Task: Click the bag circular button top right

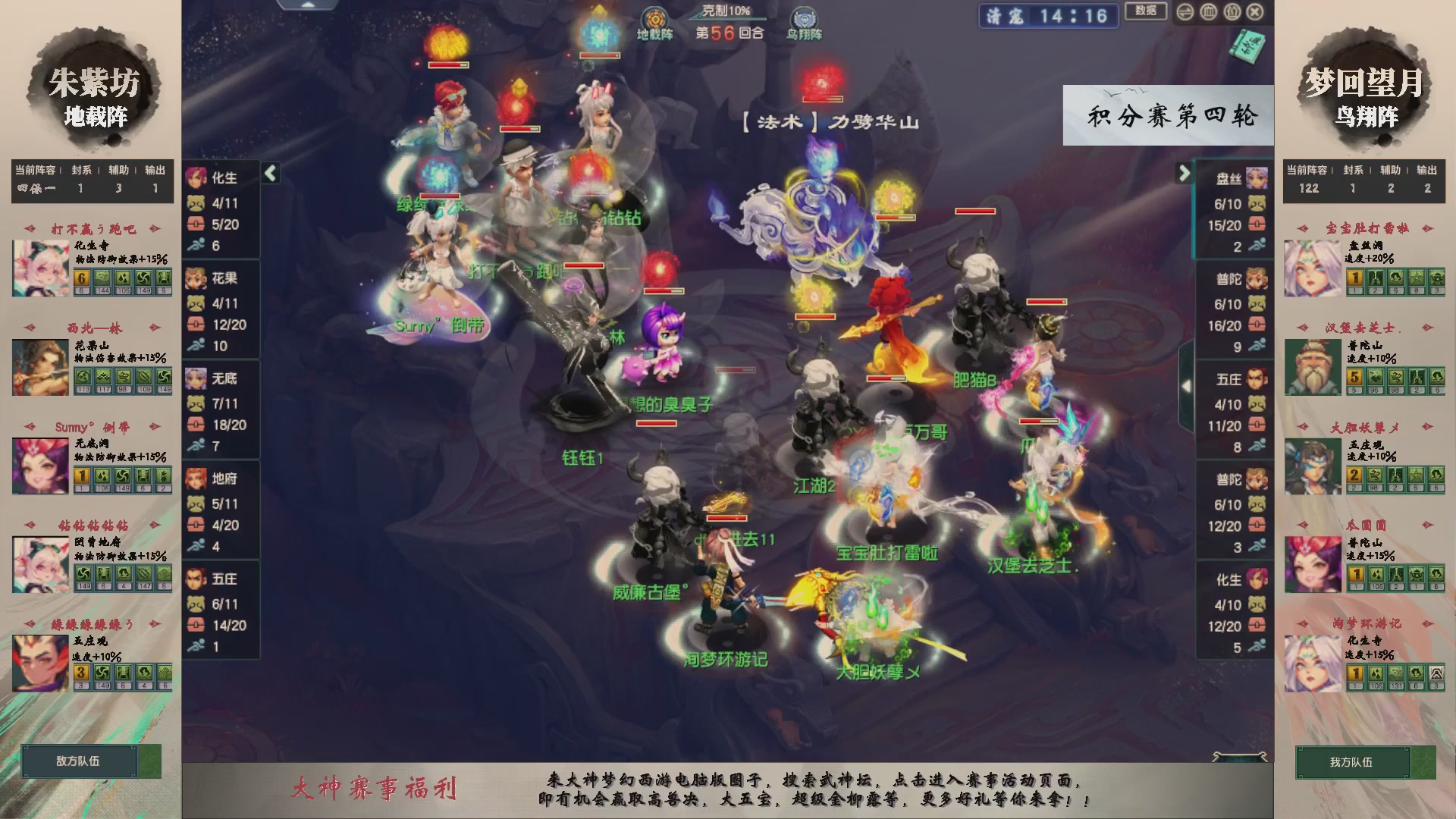Action: (1232, 12)
